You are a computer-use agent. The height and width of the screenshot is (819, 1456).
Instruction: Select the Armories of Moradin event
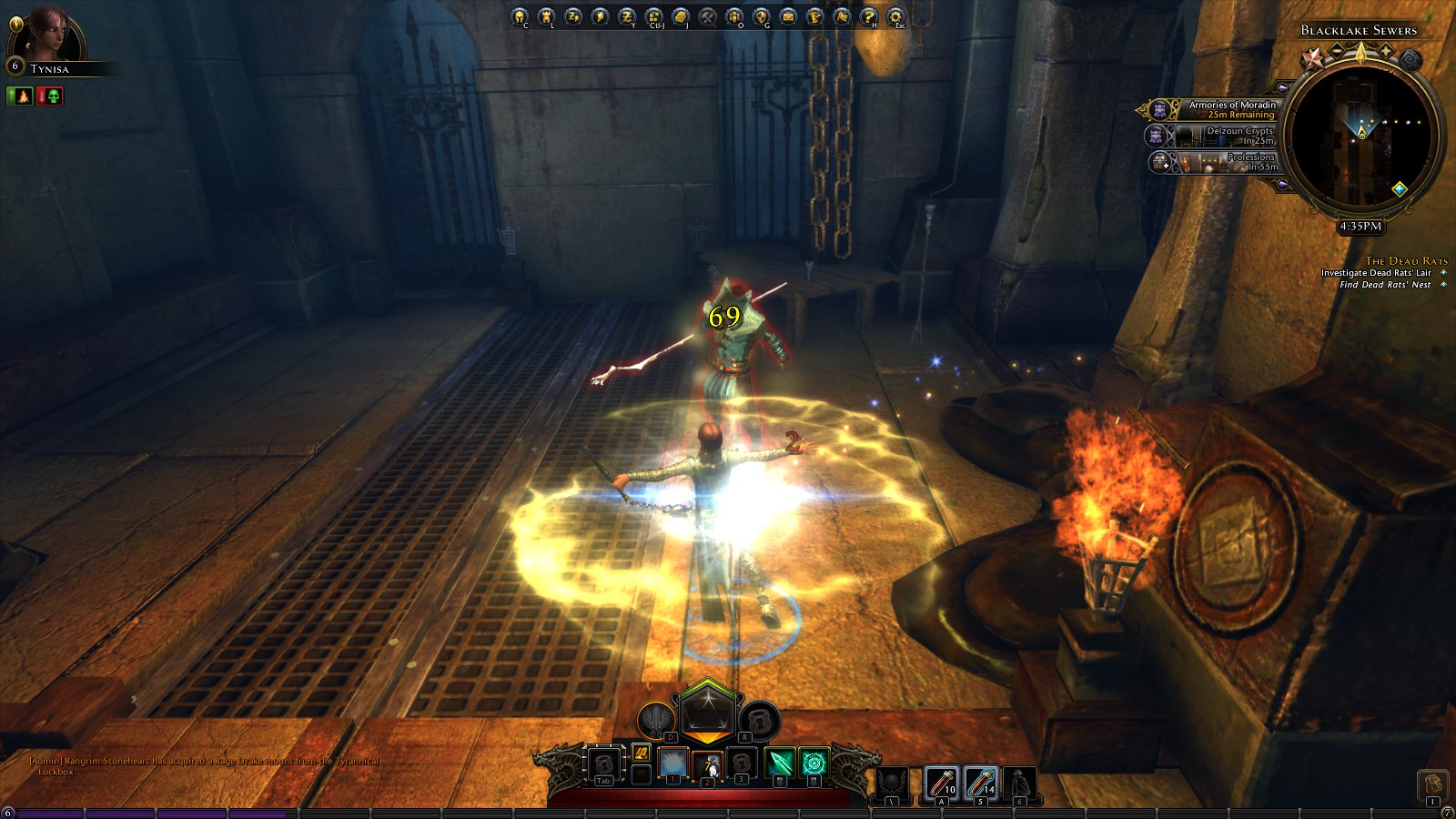pyautogui.click(x=1219, y=110)
